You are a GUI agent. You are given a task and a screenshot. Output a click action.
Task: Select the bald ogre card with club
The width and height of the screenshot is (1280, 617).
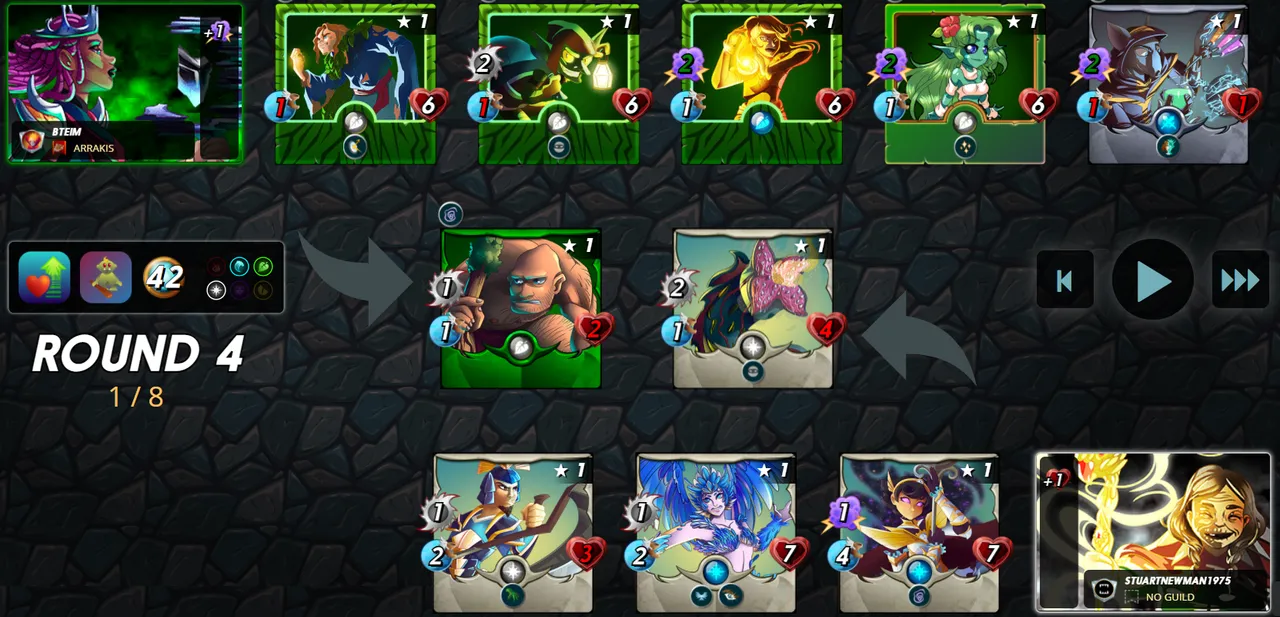pos(521,308)
